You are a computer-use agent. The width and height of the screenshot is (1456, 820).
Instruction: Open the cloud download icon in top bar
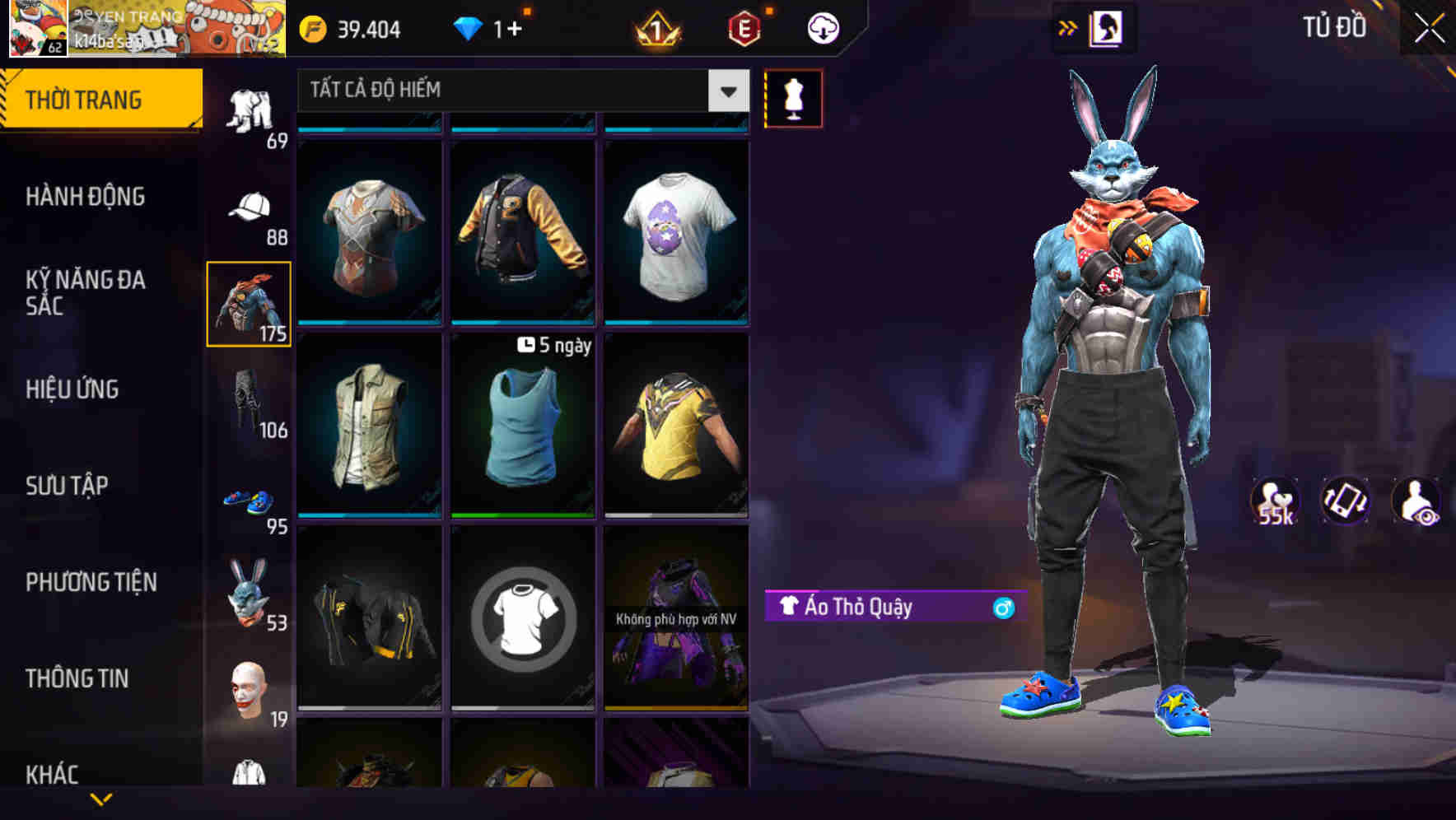point(821,27)
